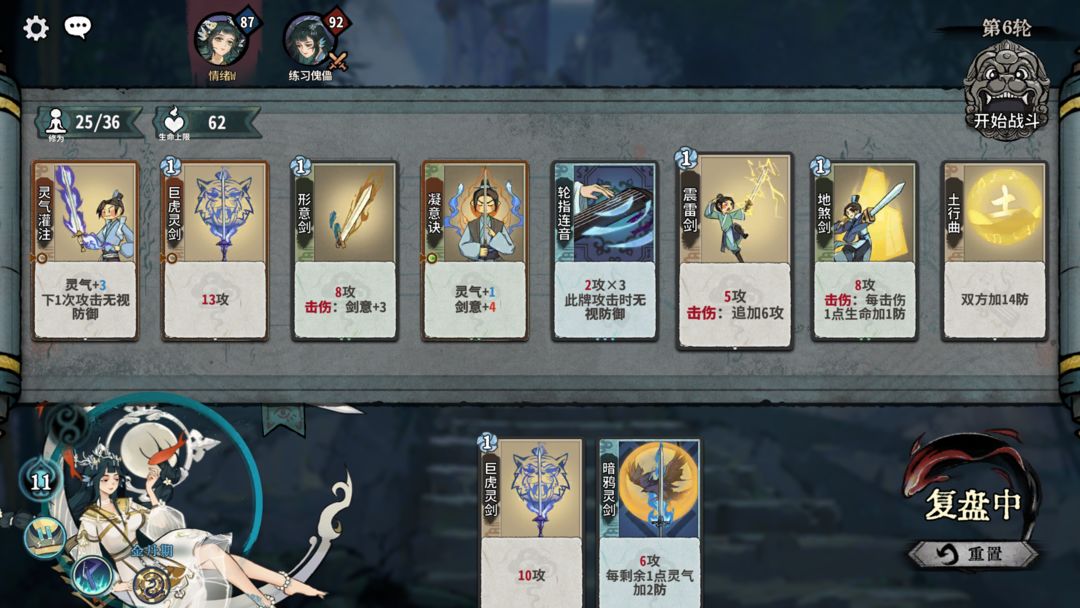Select the 凝意诀 card
Screen dimensions: 1080x608
[x=475, y=250]
